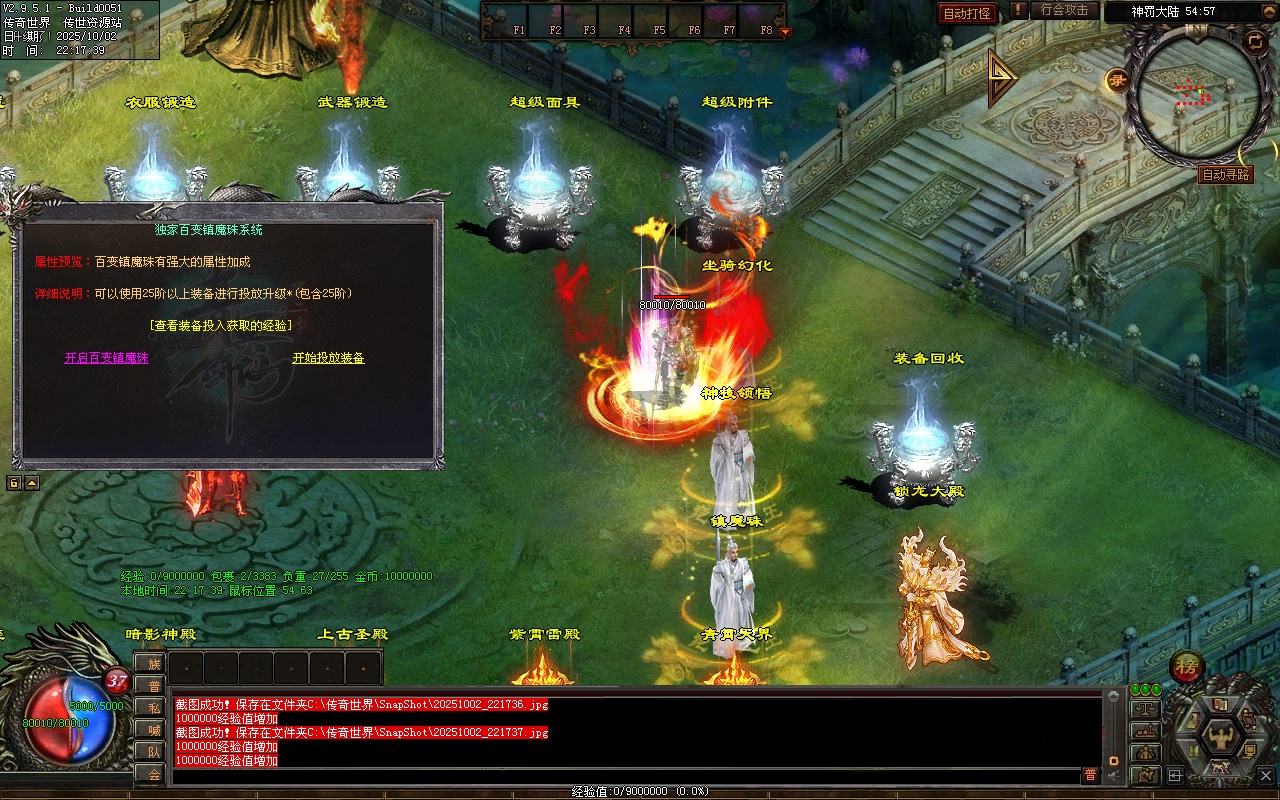Open the balance scales trade icon
Screen dimensions: 1280x800
coord(1144,709)
